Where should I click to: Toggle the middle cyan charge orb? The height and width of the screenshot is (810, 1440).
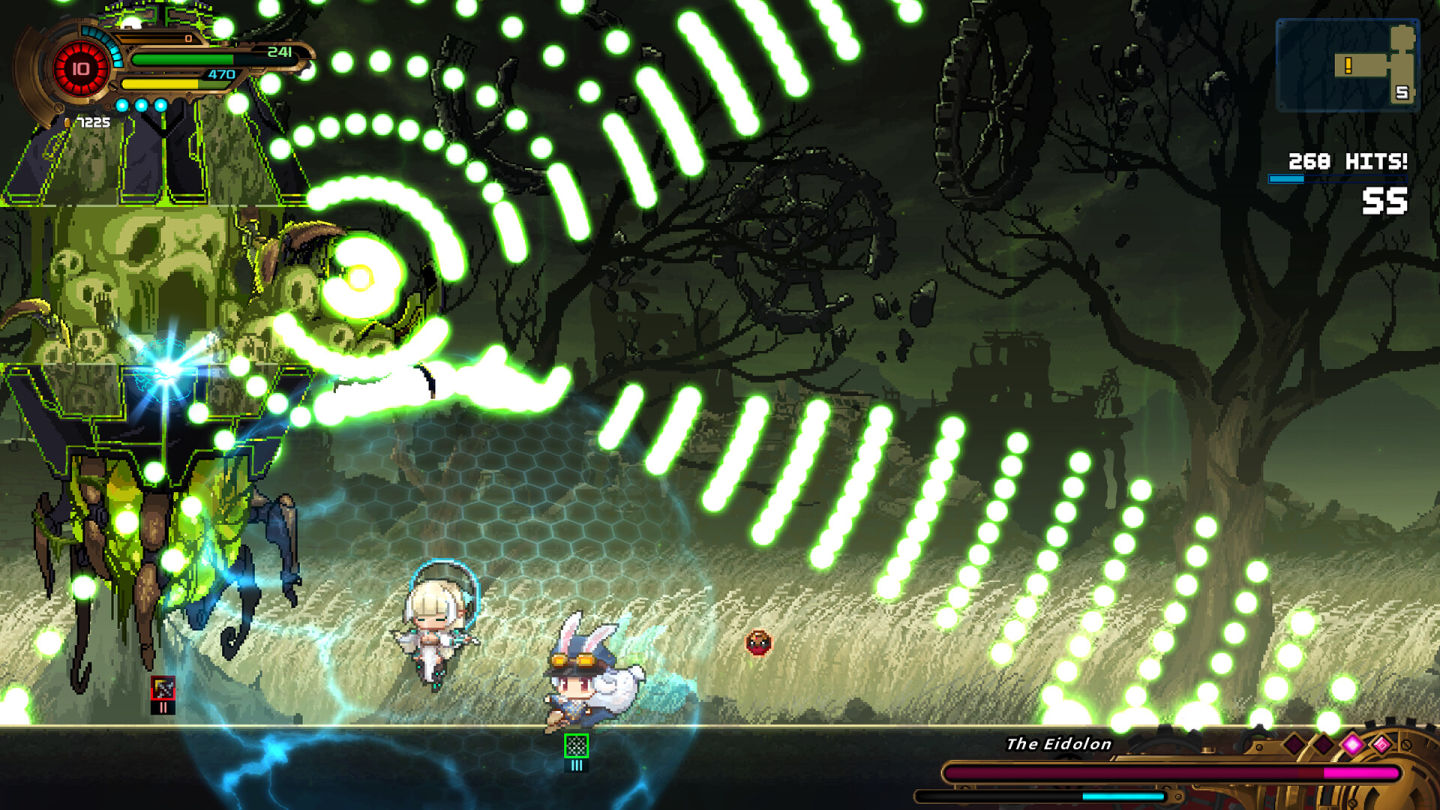click(x=140, y=104)
